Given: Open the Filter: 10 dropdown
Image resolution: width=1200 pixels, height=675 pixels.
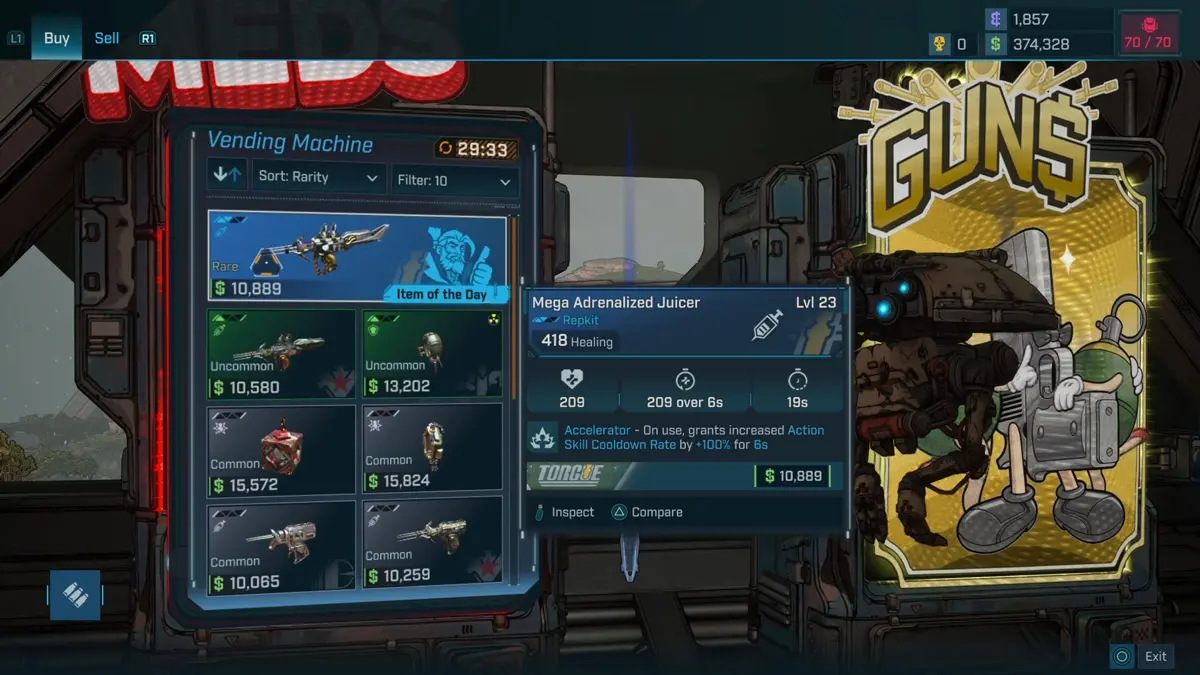Looking at the screenshot, I should tap(455, 181).
